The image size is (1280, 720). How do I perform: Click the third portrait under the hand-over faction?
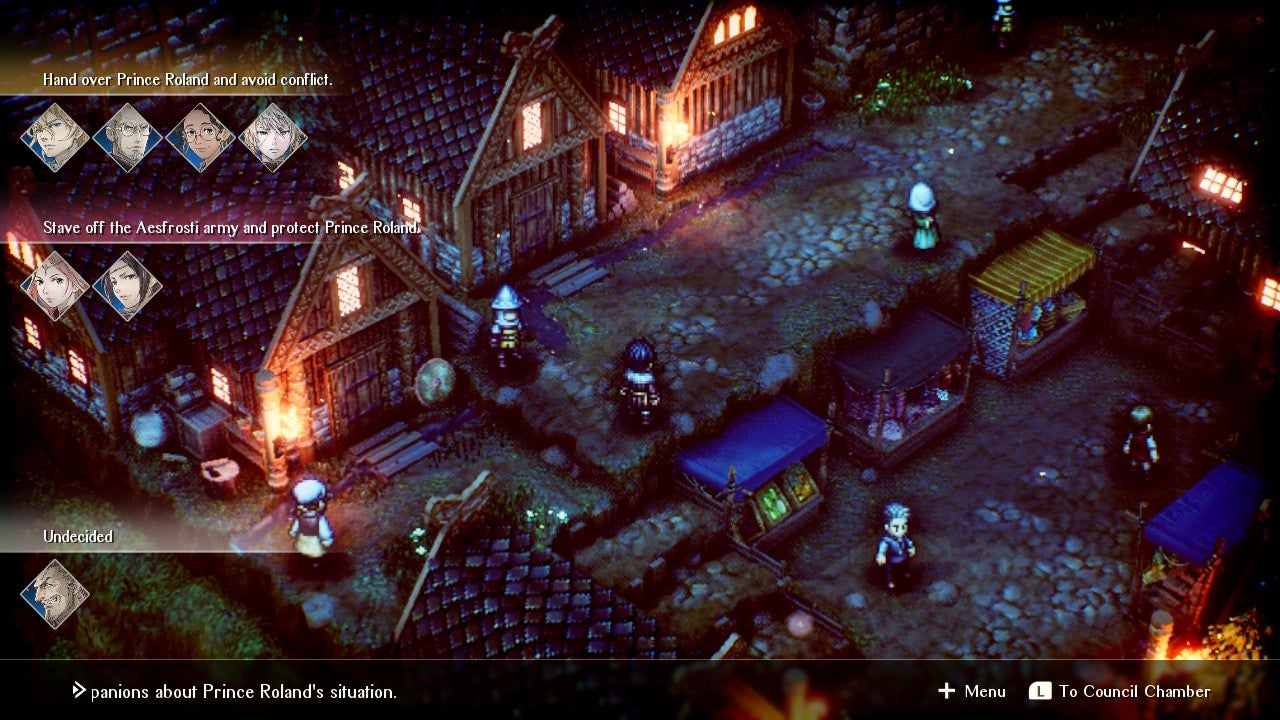tap(199, 135)
